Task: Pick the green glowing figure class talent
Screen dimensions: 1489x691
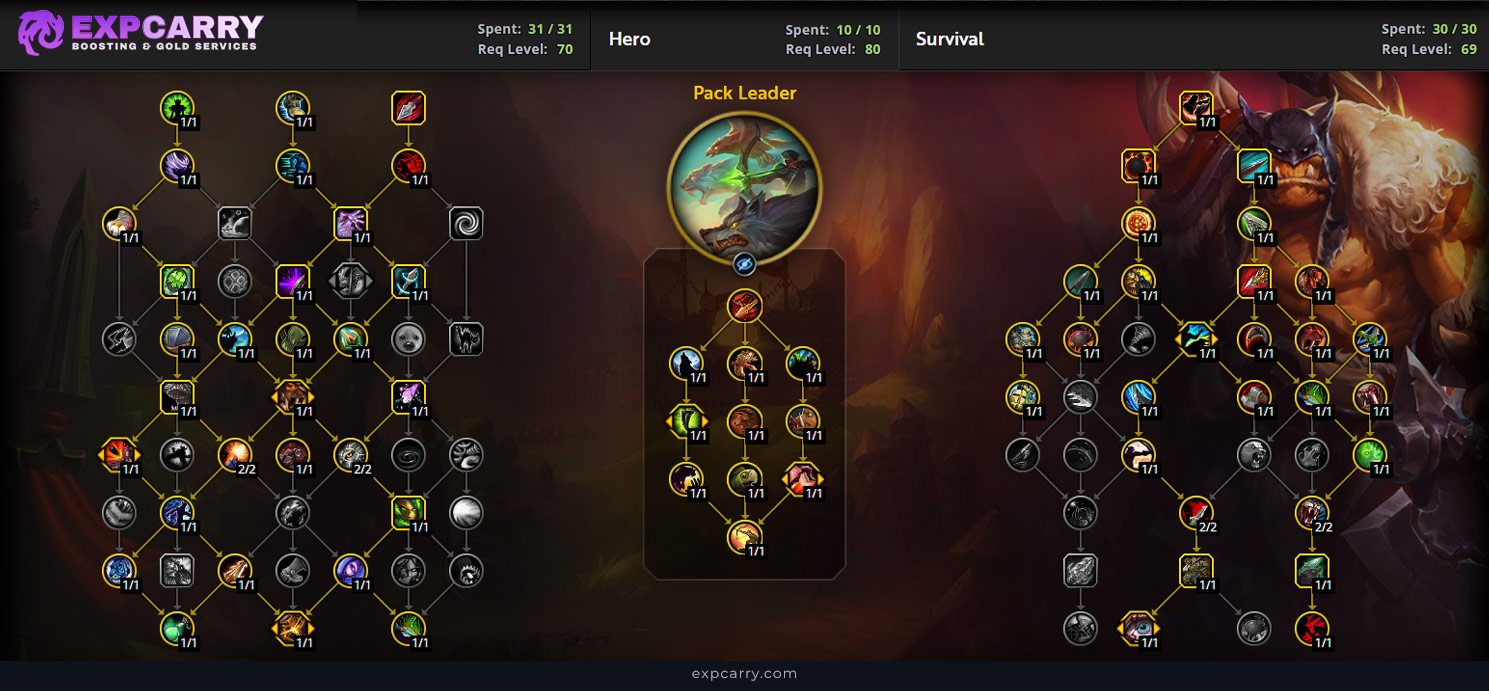Action: coord(177,108)
